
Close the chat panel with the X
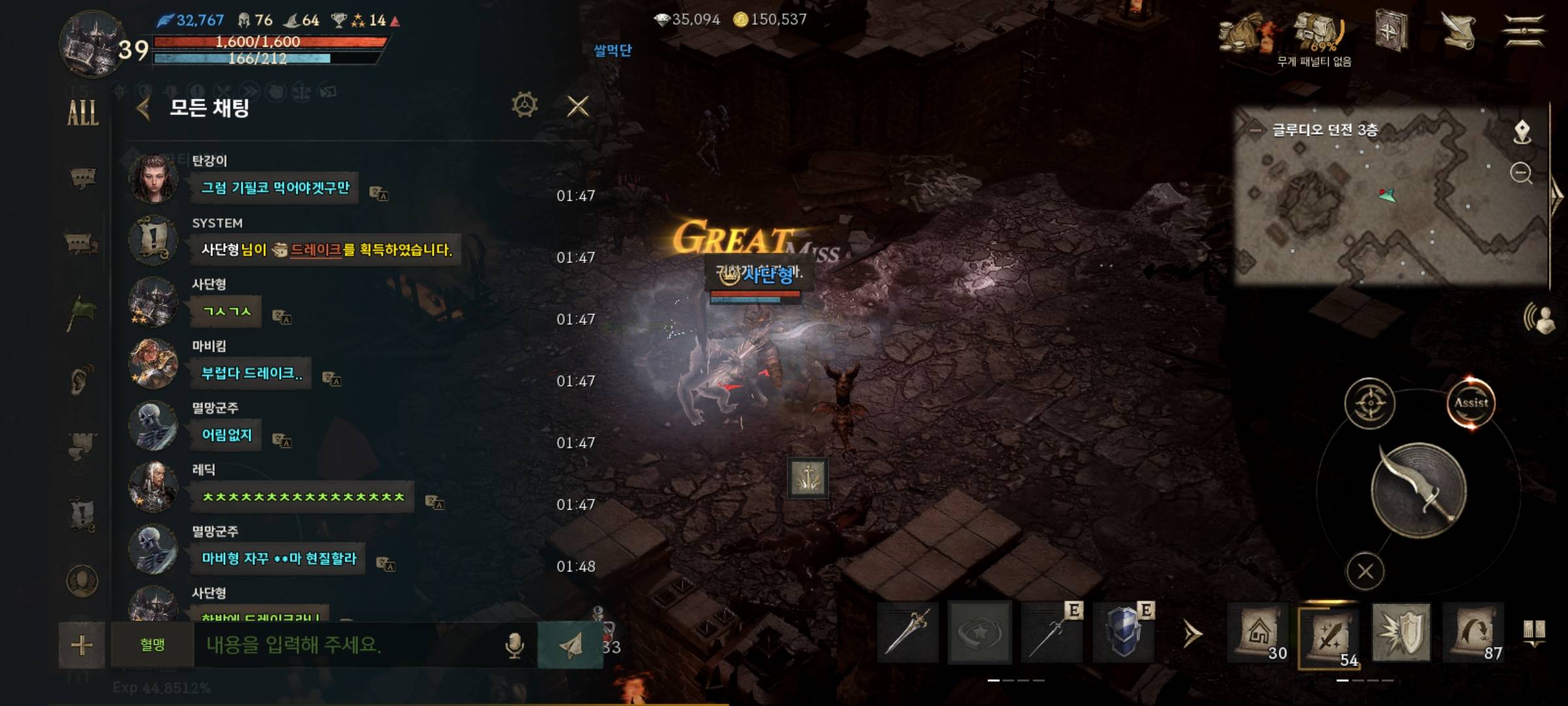click(x=578, y=106)
